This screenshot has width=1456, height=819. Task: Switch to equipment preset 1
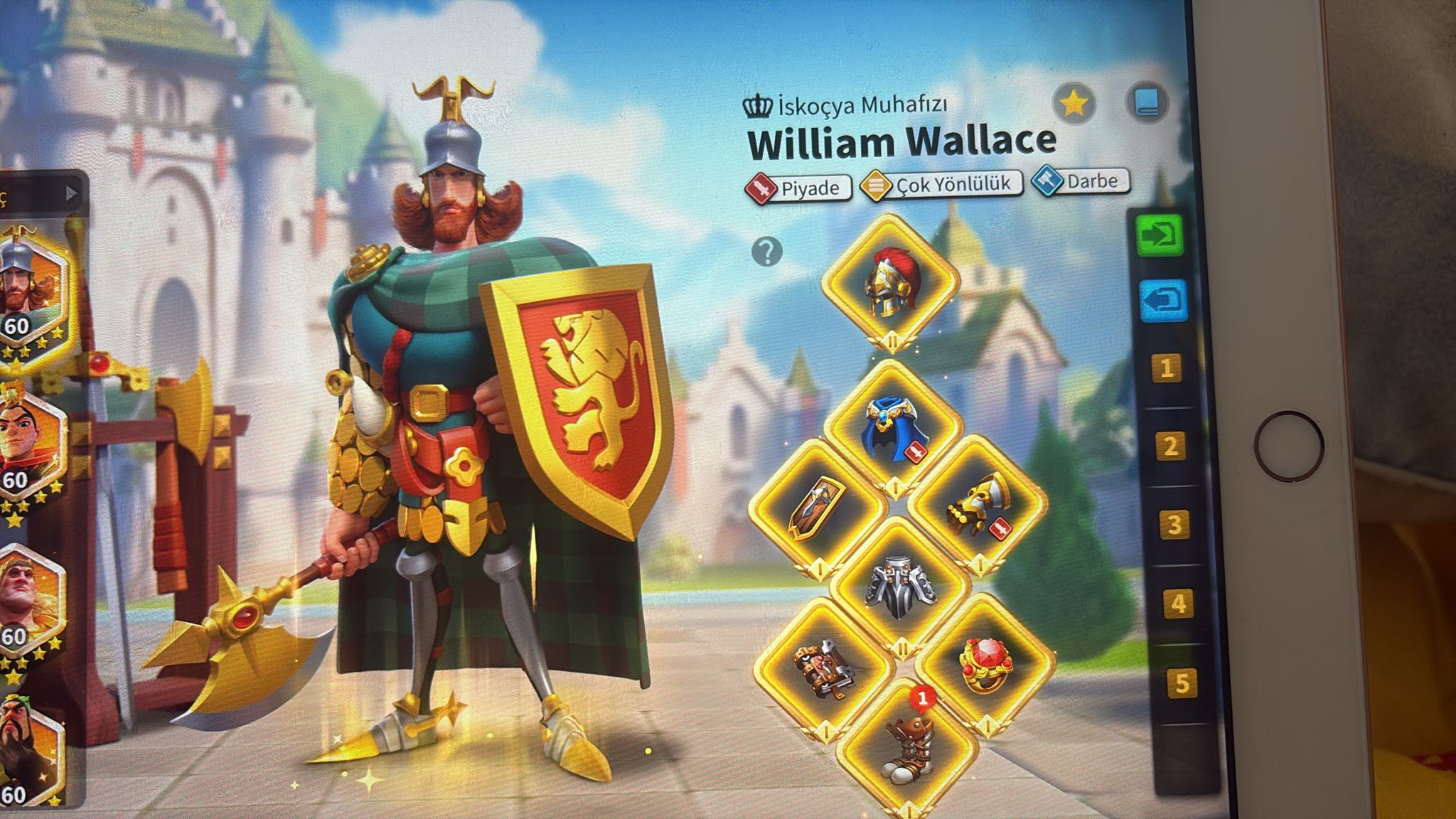[x=1167, y=368]
